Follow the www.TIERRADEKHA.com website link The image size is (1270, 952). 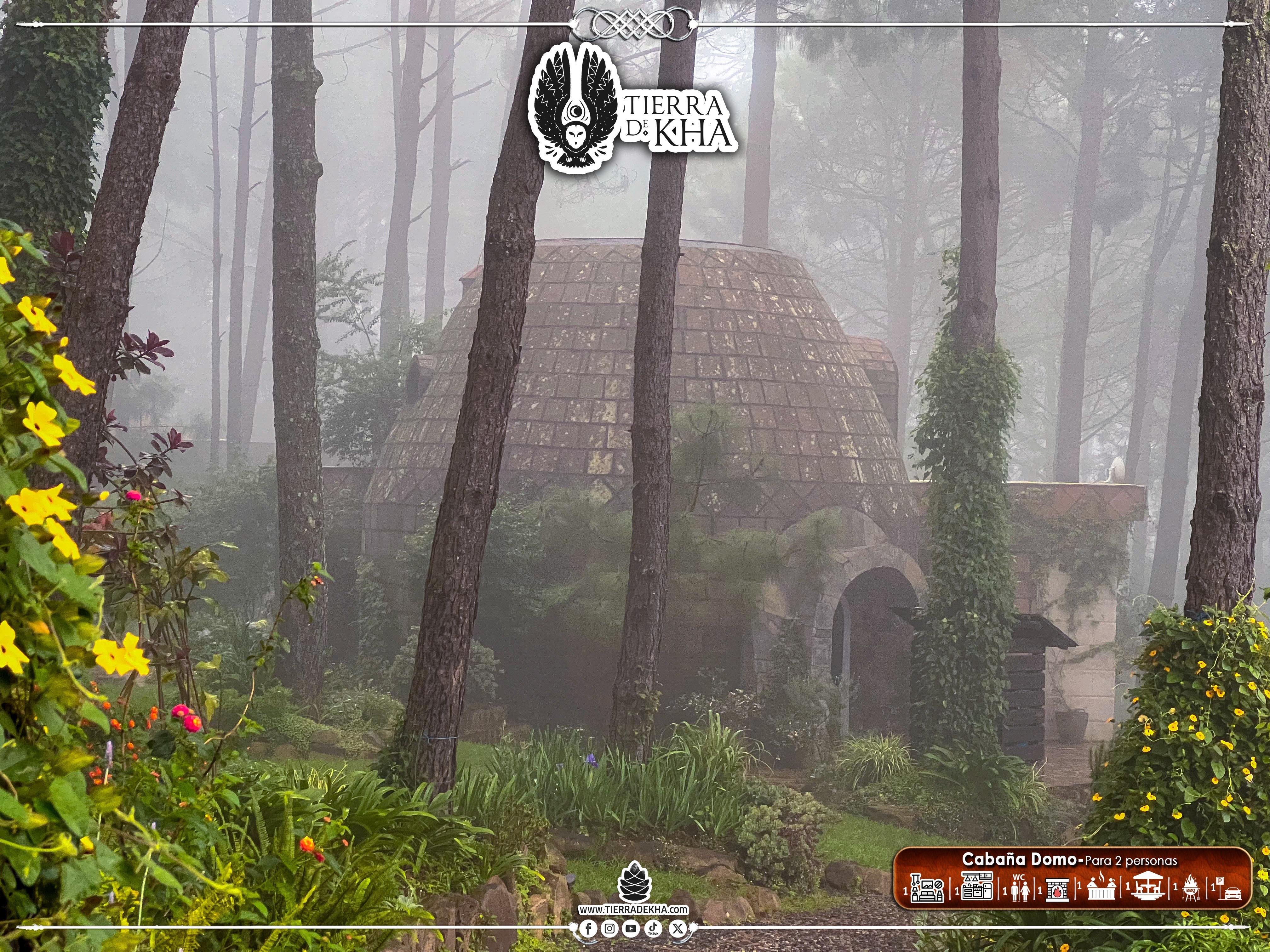pos(633,909)
